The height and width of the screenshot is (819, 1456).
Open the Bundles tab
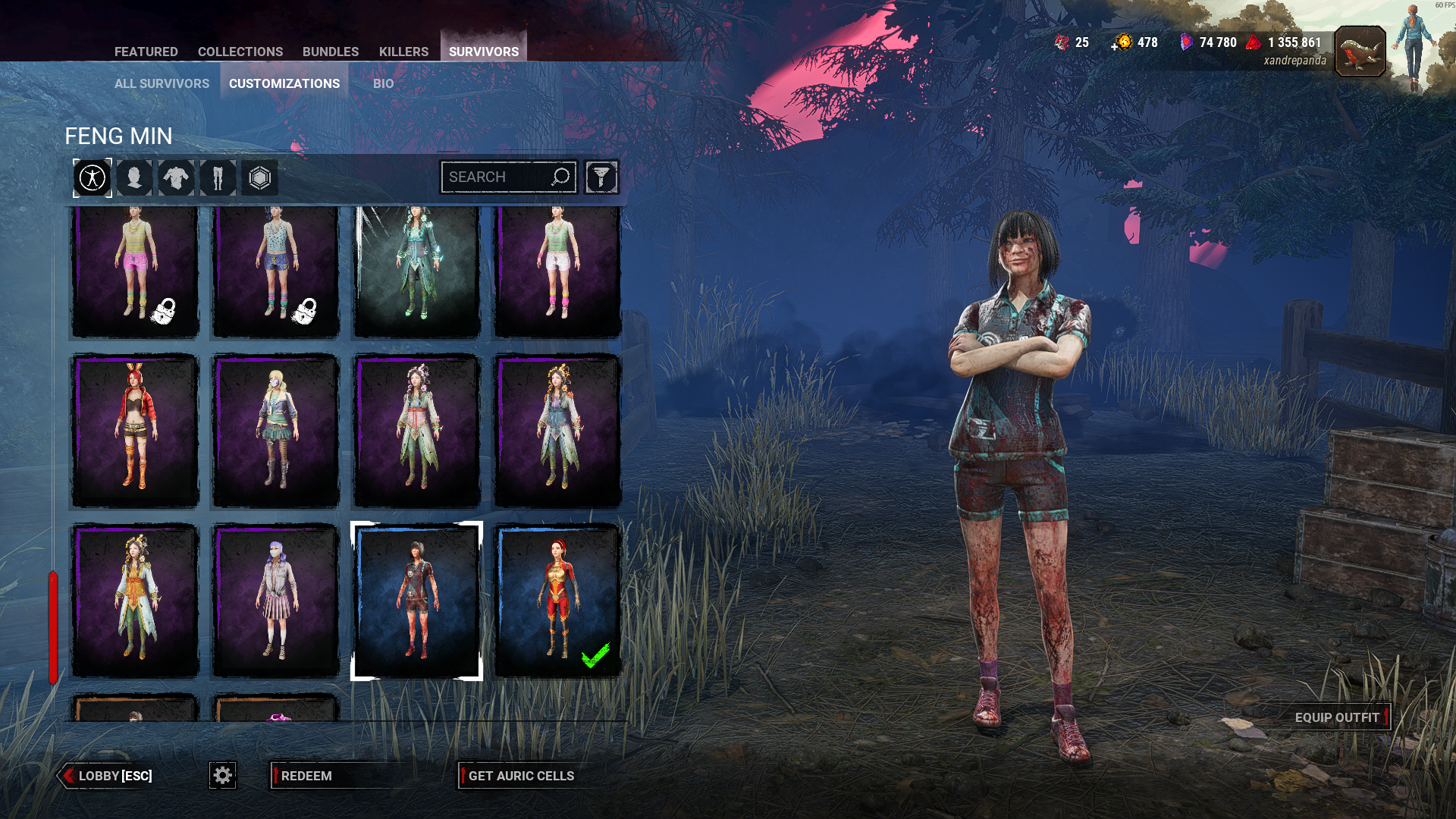tap(330, 52)
